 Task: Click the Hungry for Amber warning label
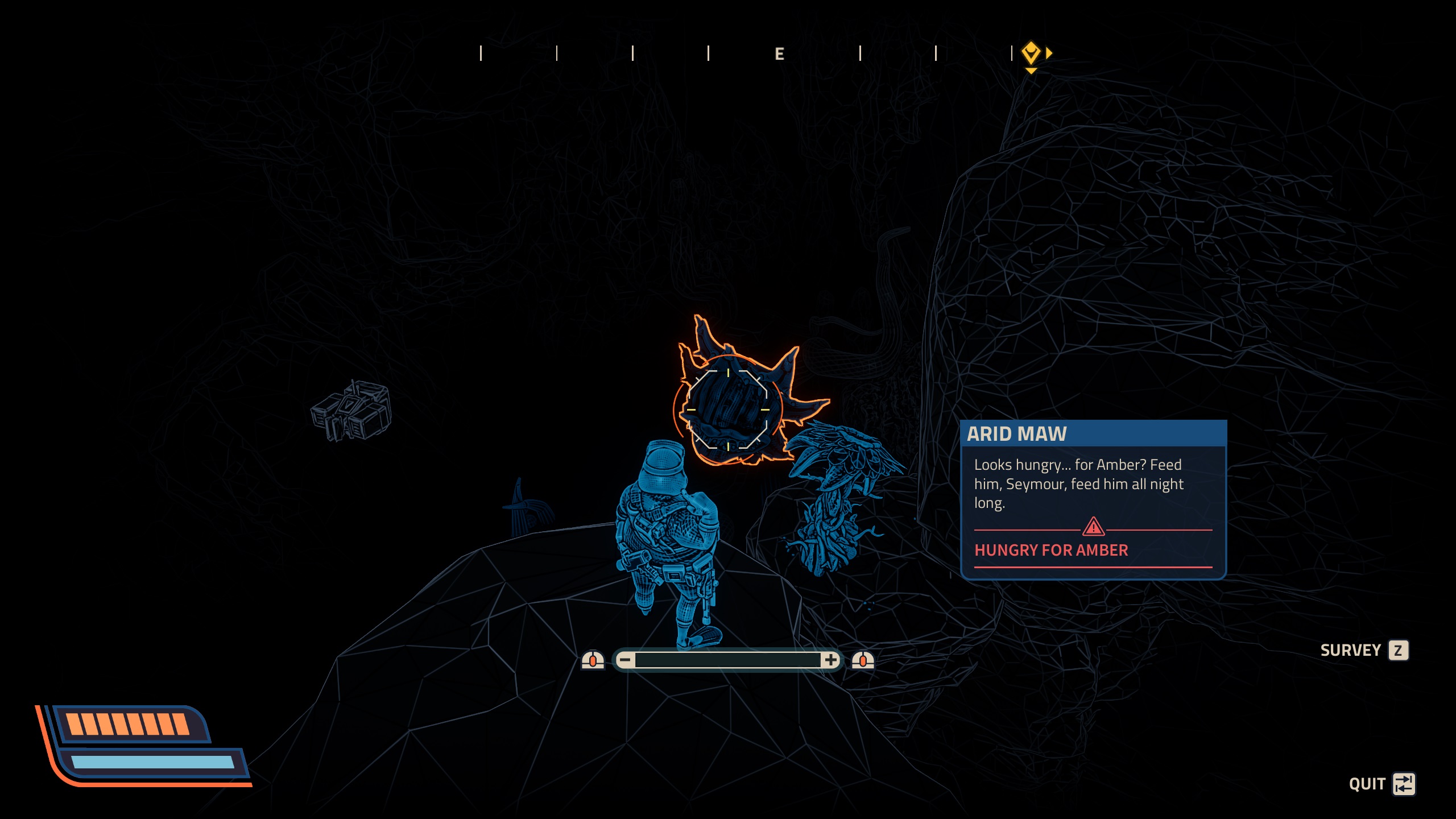[x=1051, y=550]
